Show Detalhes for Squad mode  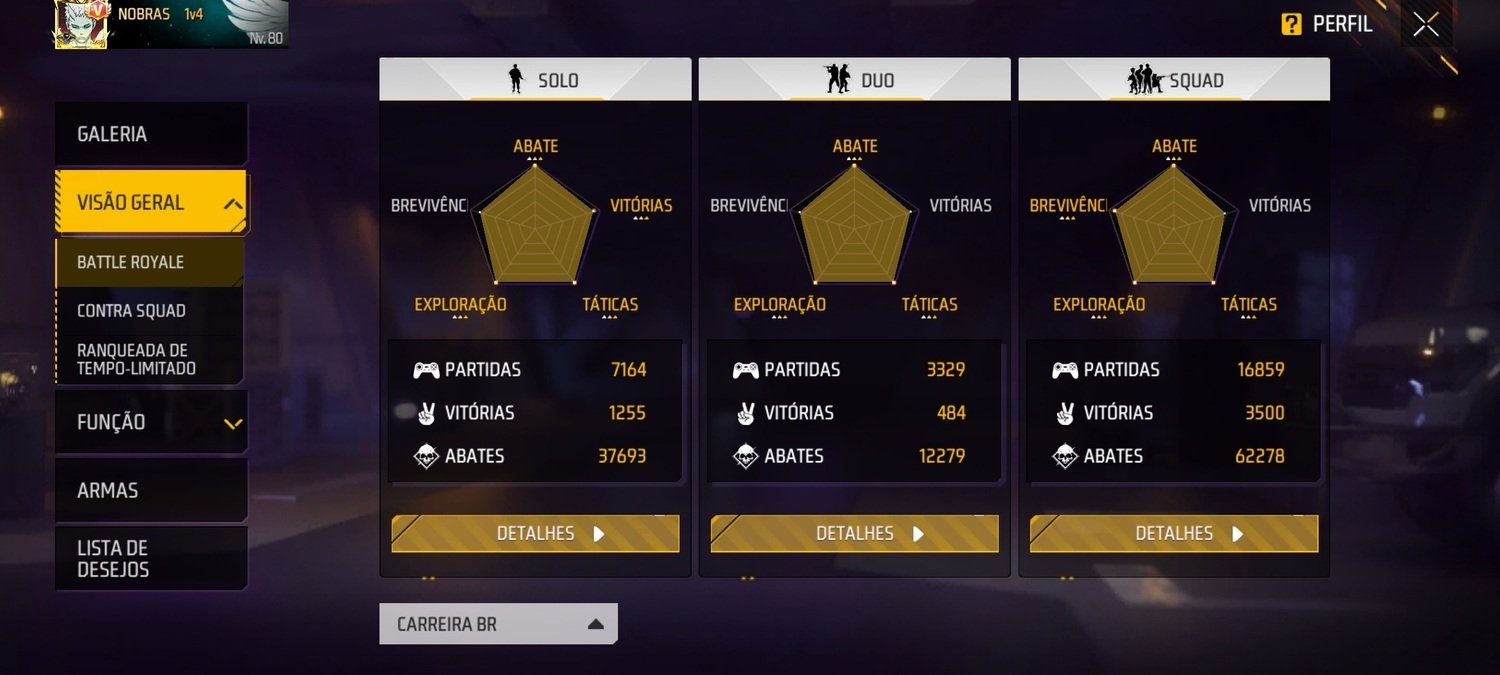click(x=1174, y=533)
